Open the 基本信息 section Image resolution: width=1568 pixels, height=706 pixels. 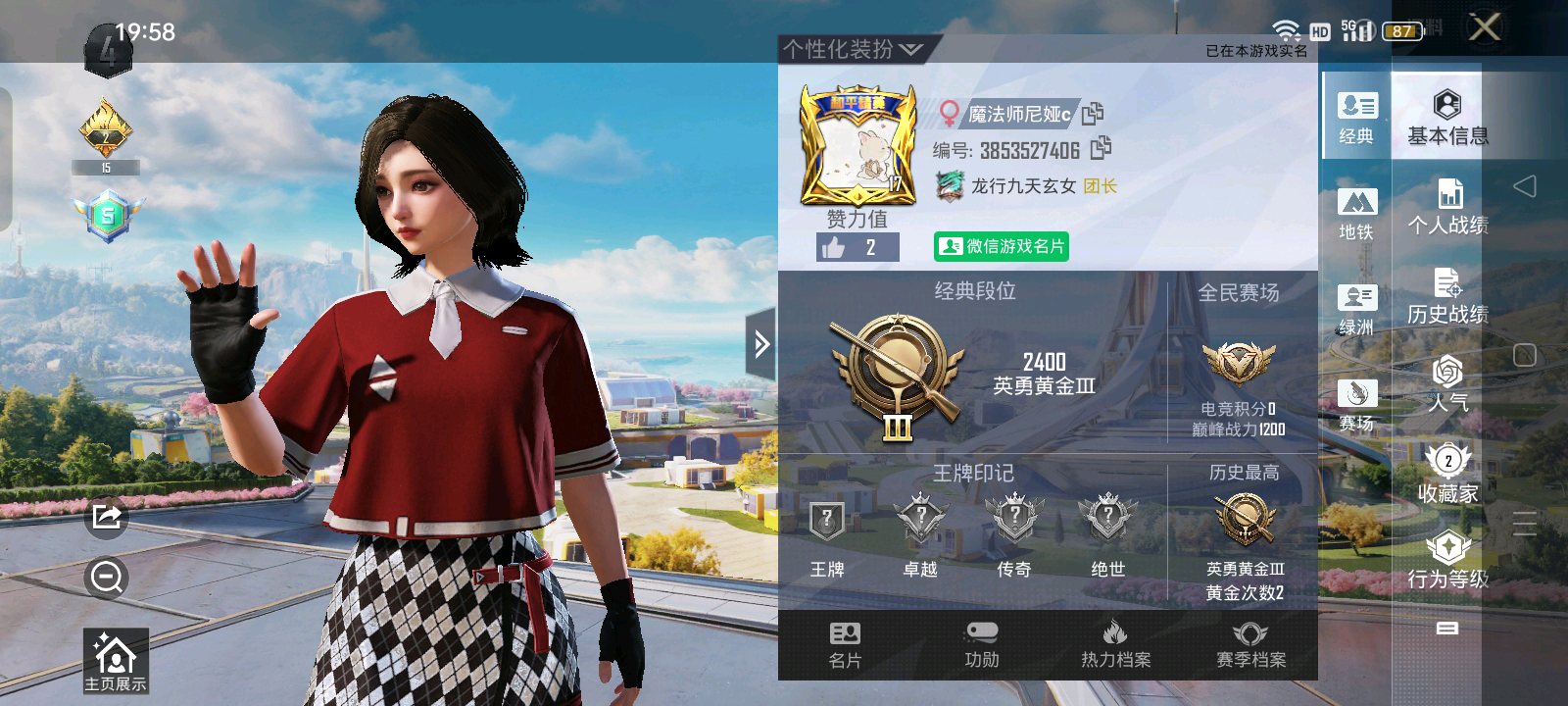1446,118
